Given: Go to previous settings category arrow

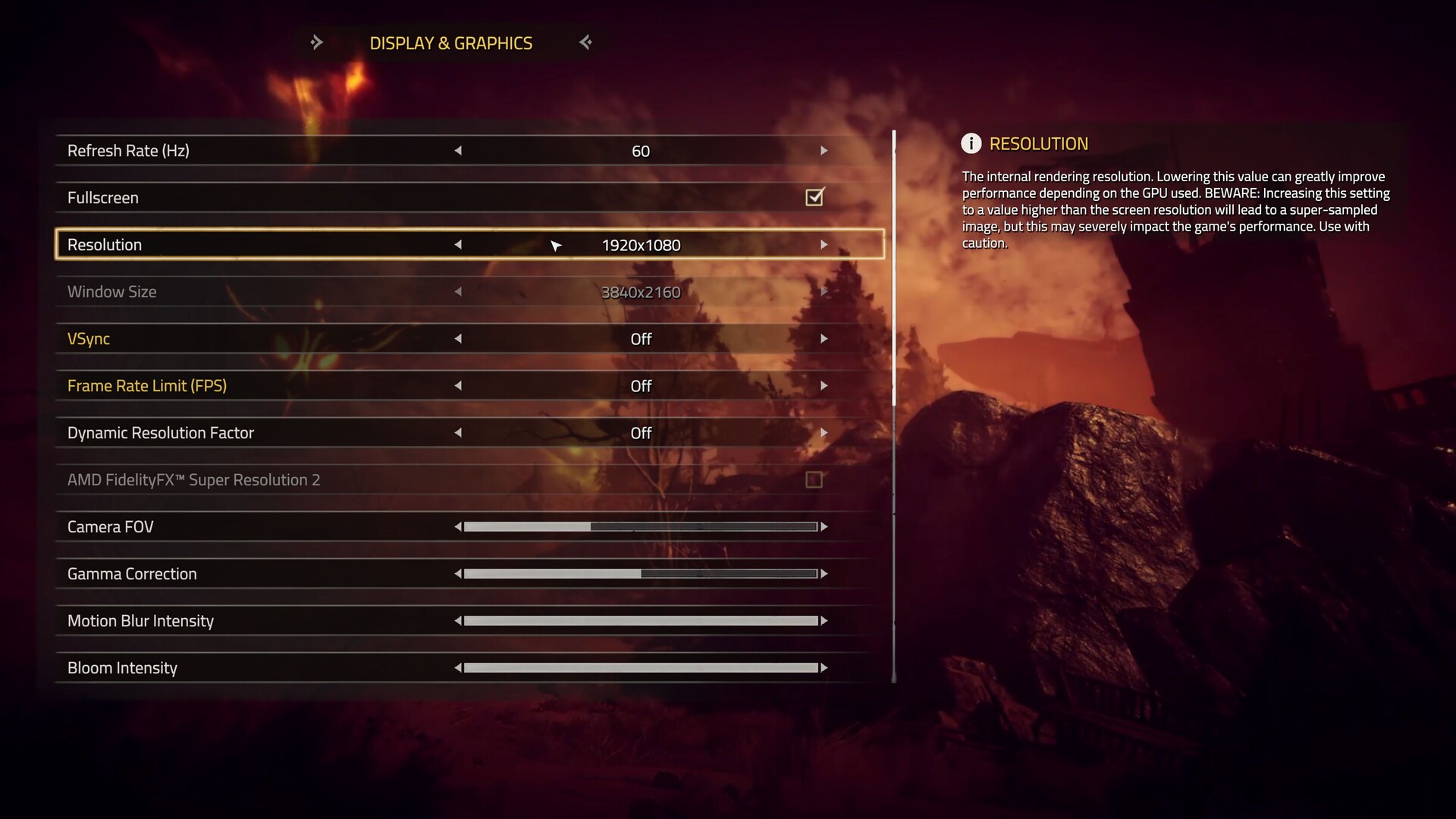Looking at the screenshot, I should (316, 42).
